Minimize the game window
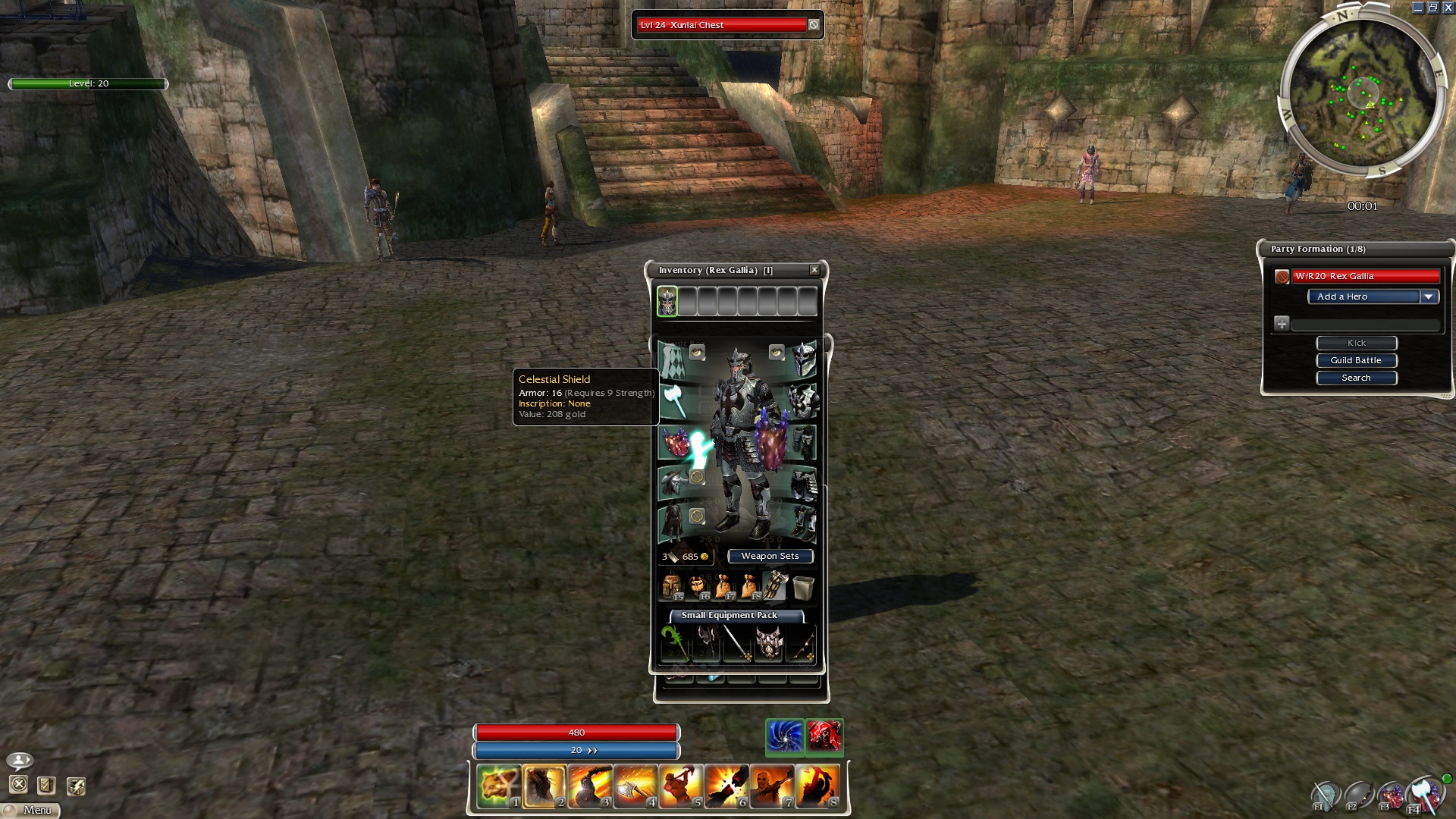The width and height of the screenshot is (1456, 819). [1417, 8]
